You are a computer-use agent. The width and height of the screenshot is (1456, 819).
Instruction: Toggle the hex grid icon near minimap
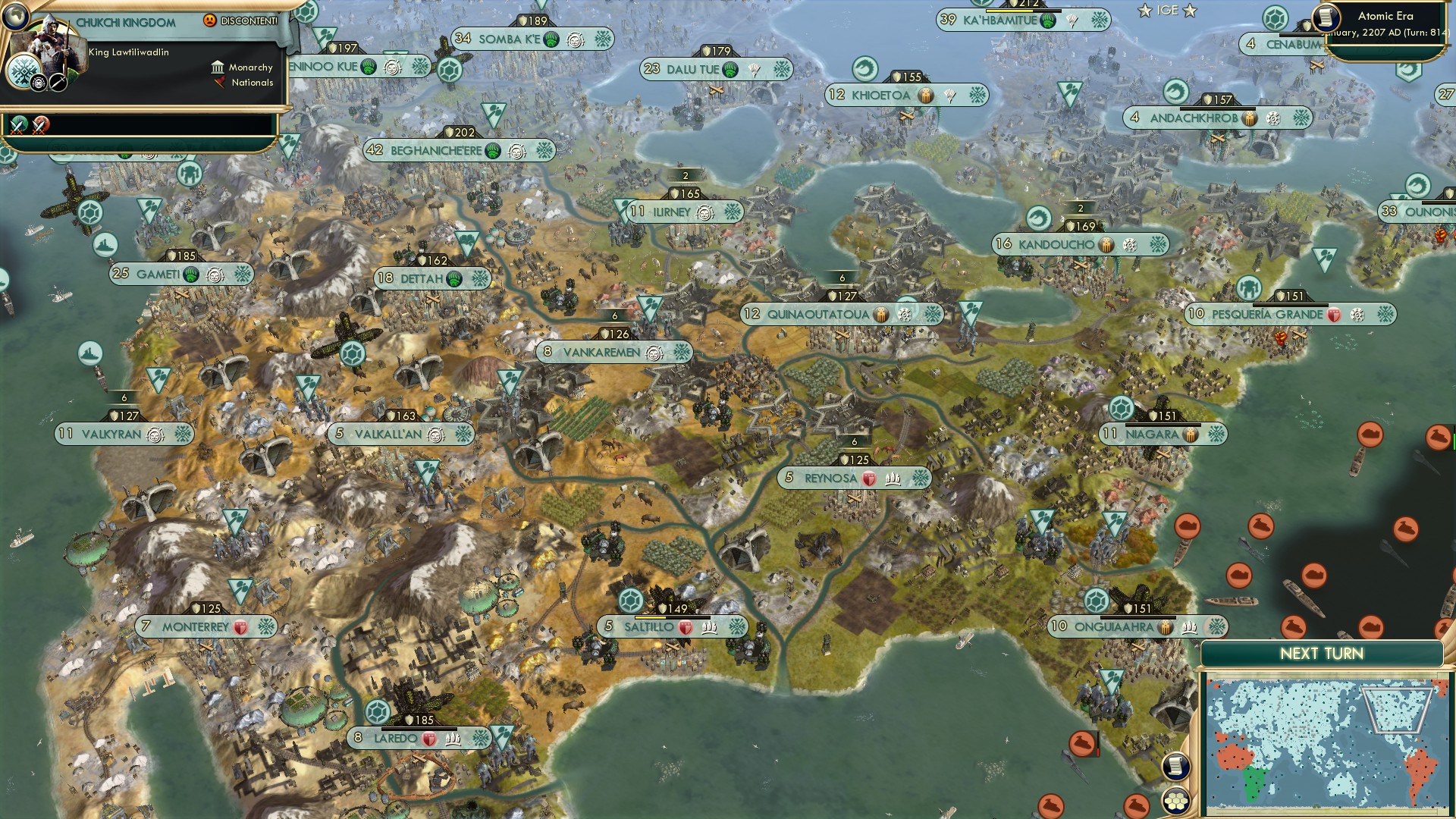(1175, 800)
